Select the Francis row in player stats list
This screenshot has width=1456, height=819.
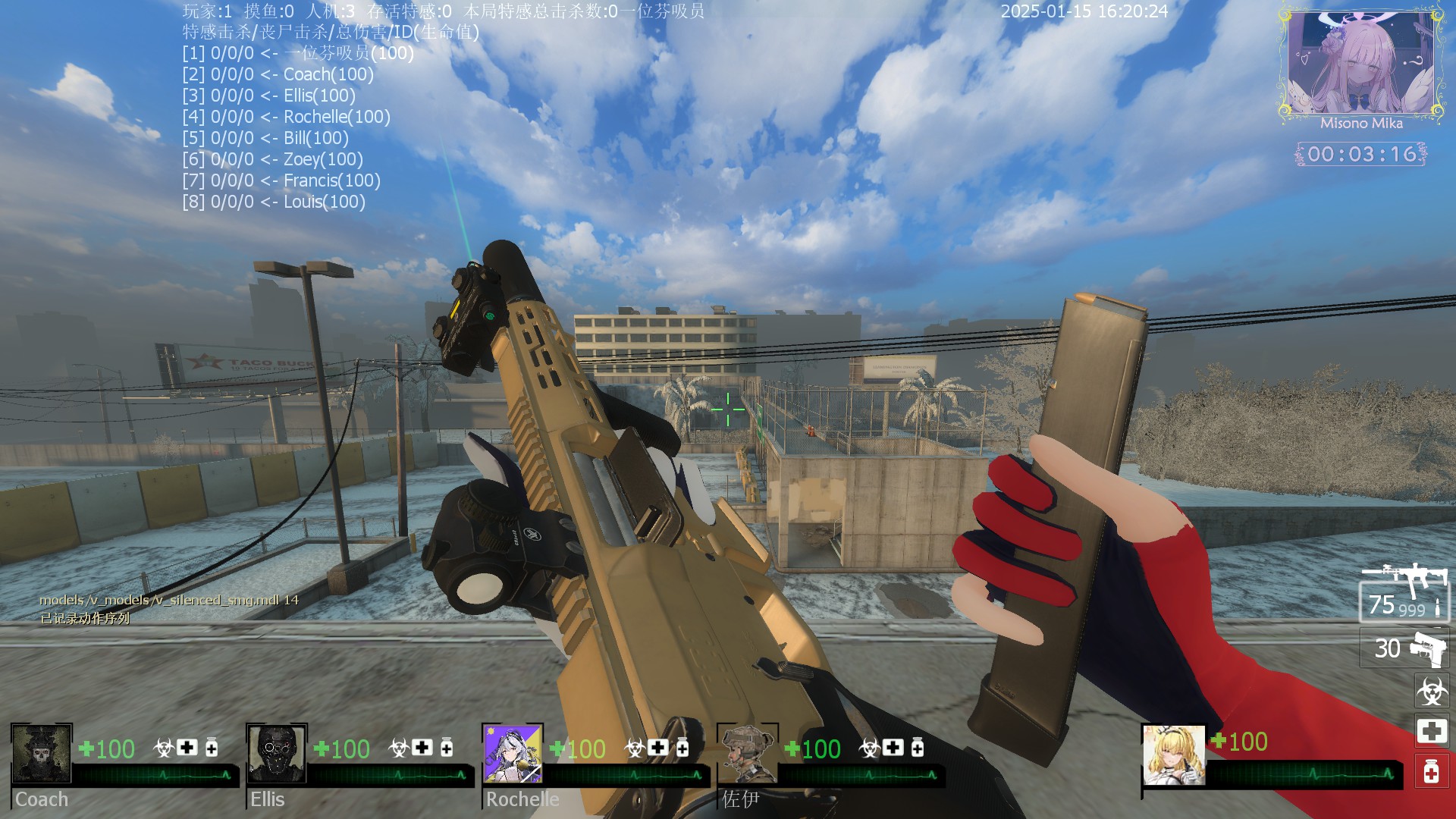pyautogui.click(x=281, y=180)
